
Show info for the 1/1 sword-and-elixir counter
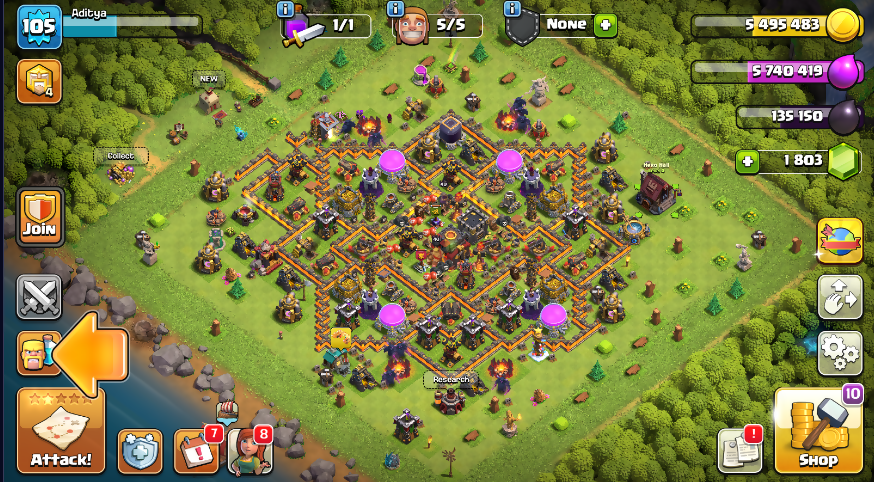(x=286, y=9)
